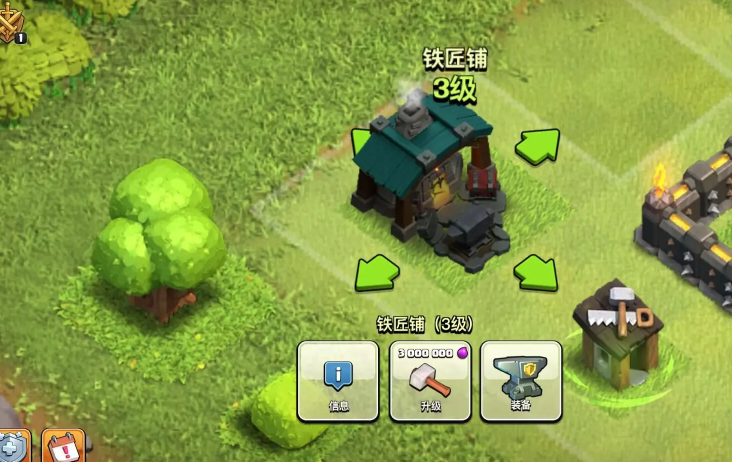
Task: Open the 信息 info panel for the blacksmith
Action: [338, 381]
